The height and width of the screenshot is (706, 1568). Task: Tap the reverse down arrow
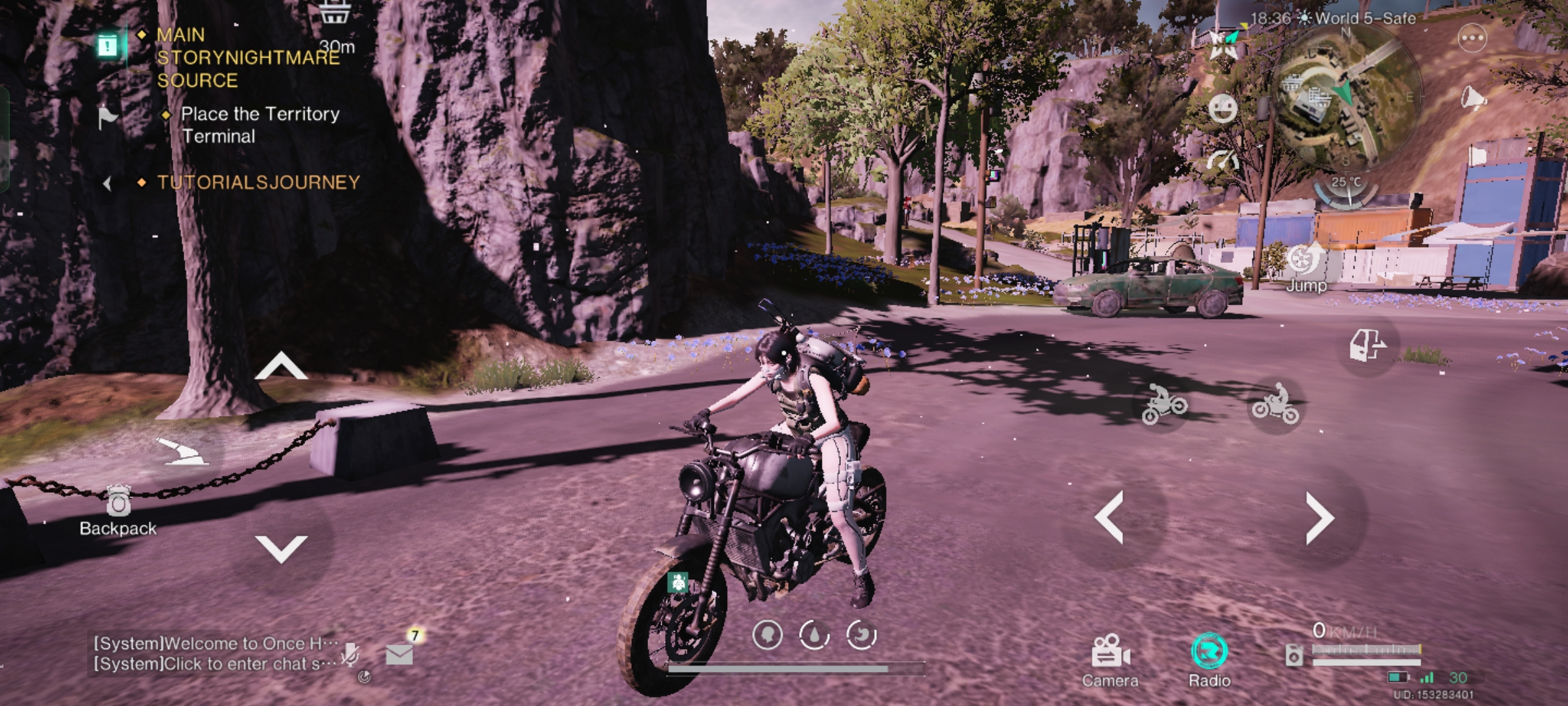(x=281, y=548)
